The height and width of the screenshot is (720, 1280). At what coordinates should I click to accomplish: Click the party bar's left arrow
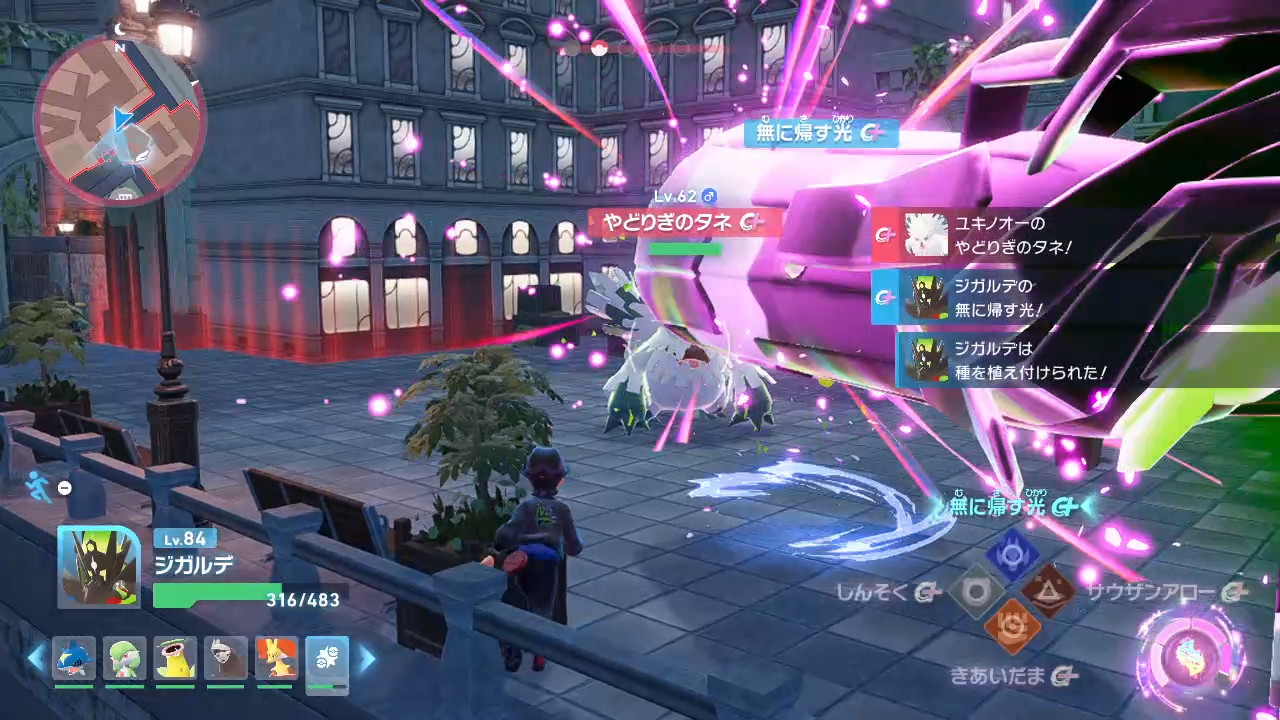coord(36,658)
